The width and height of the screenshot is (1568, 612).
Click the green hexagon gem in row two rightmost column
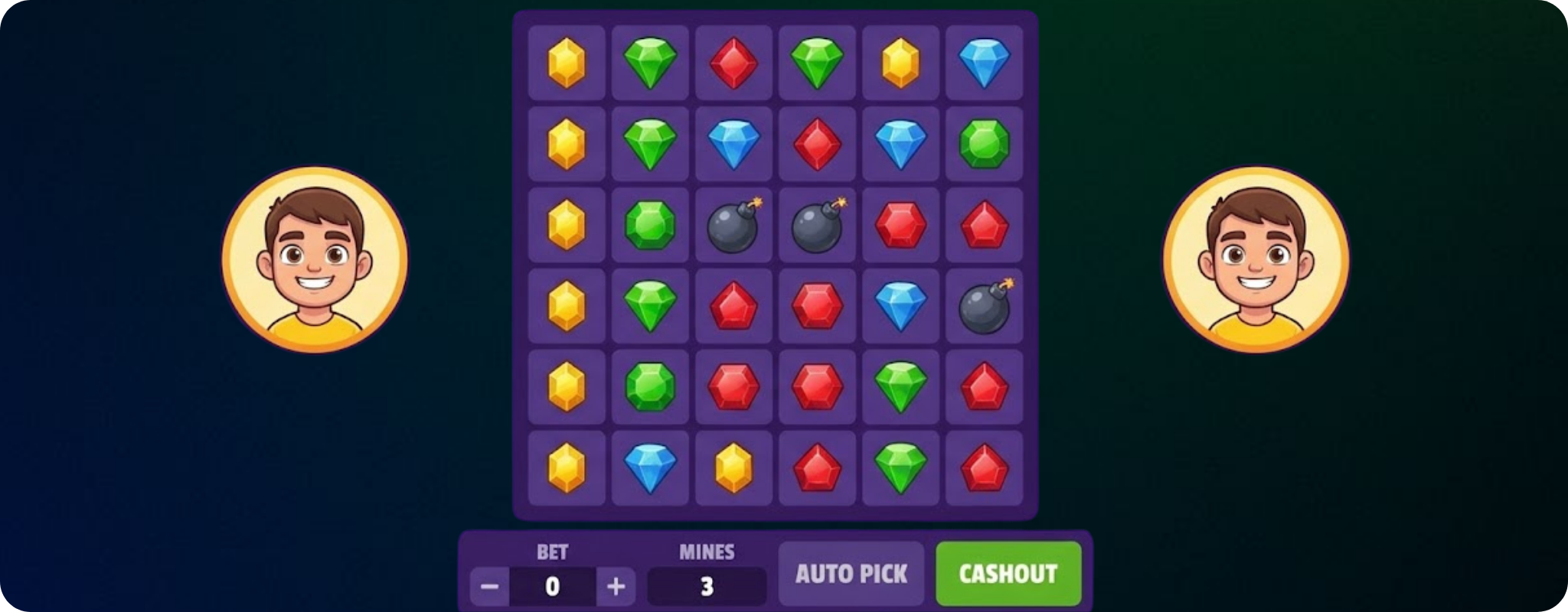click(x=985, y=144)
